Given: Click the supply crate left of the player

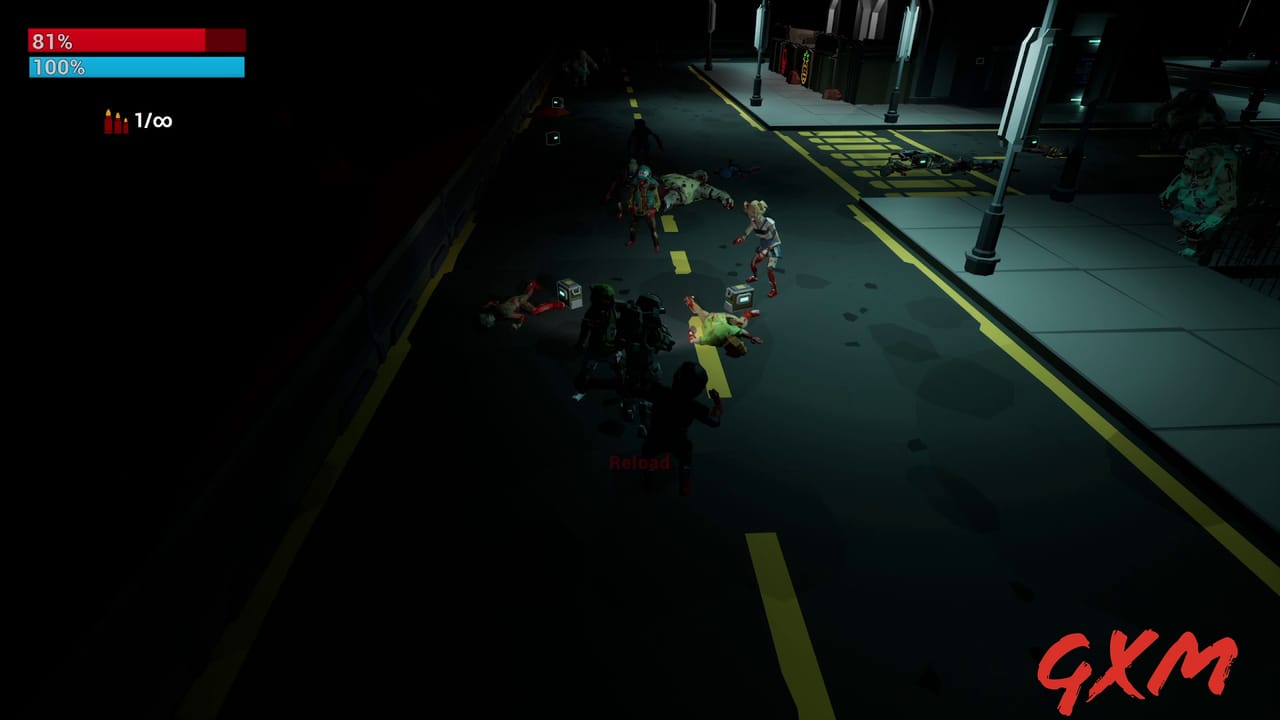Looking at the screenshot, I should pyautogui.click(x=570, y=294).
